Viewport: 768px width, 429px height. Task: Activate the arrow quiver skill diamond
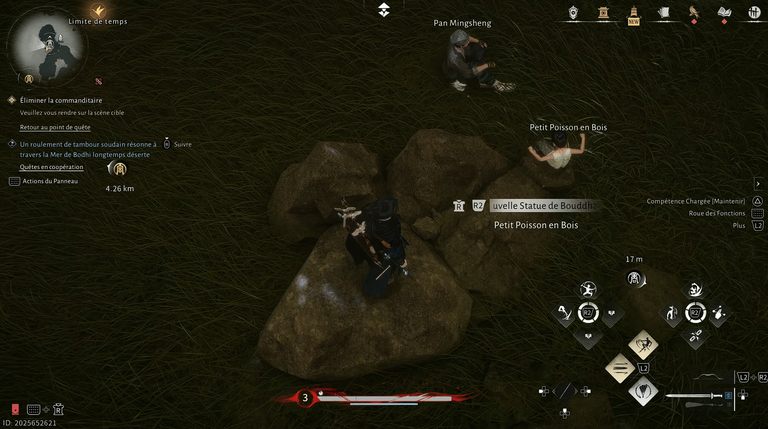pos(642,391)
